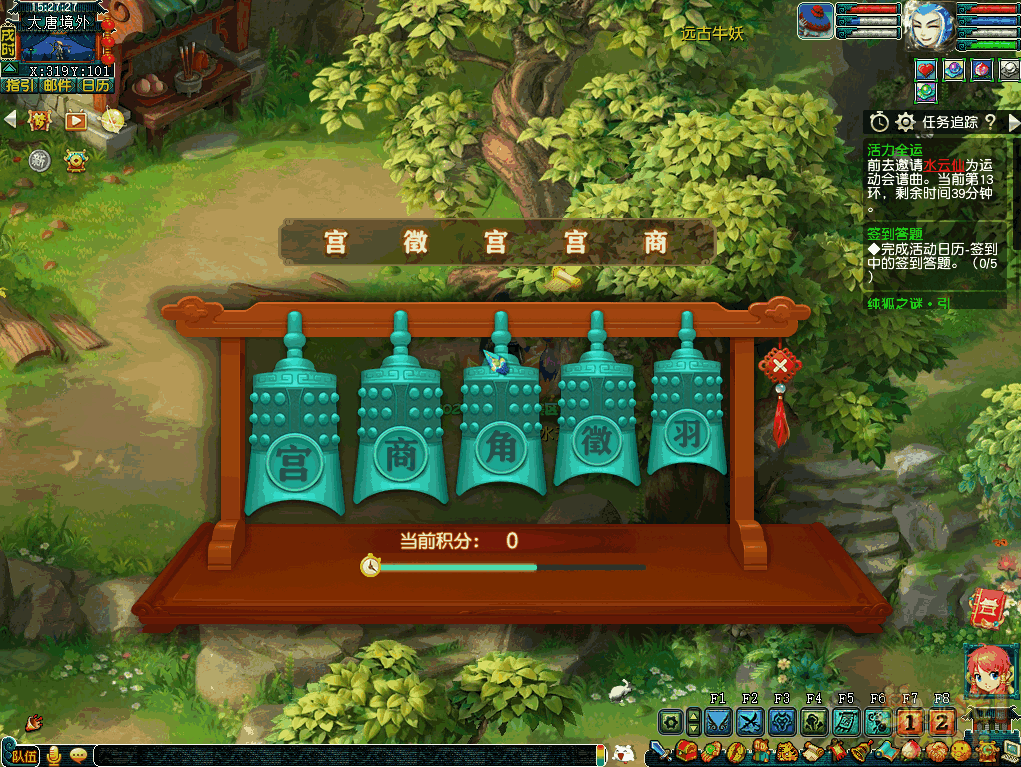Click the quest tracker question mark help

point(989,122)
